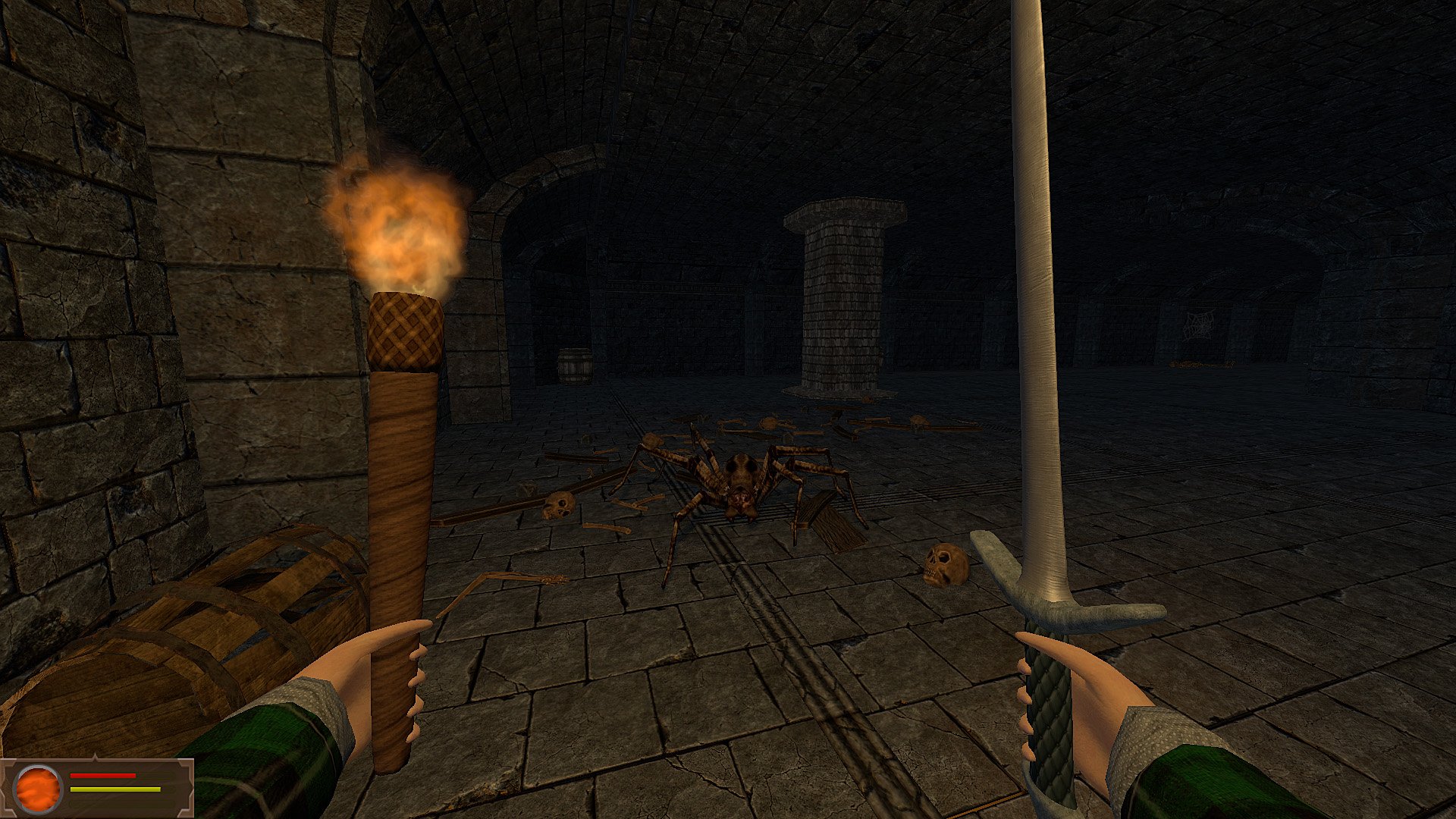
Task: Click the wooden barrel in the corner
Action: (x=576, y=364)
